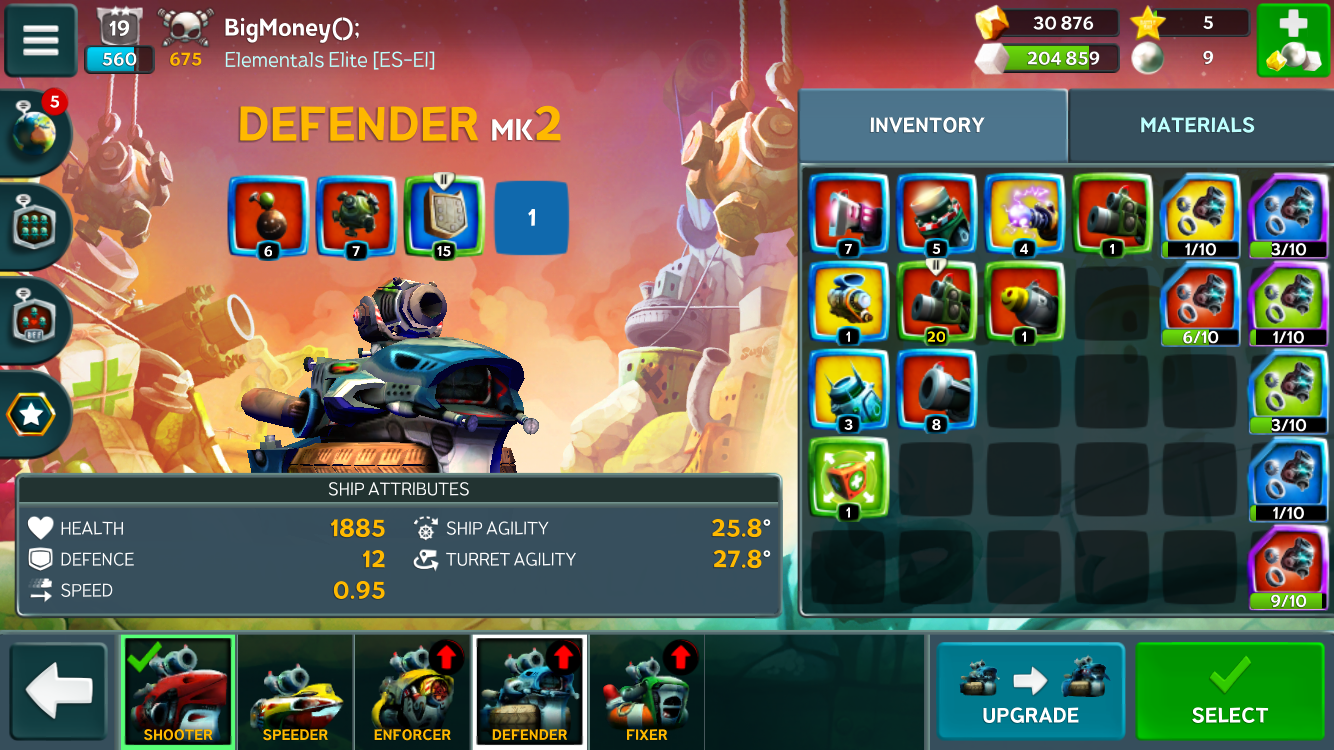Choose the Speeder ship
Screen dimensions: 1334x750
coord(295,691)
